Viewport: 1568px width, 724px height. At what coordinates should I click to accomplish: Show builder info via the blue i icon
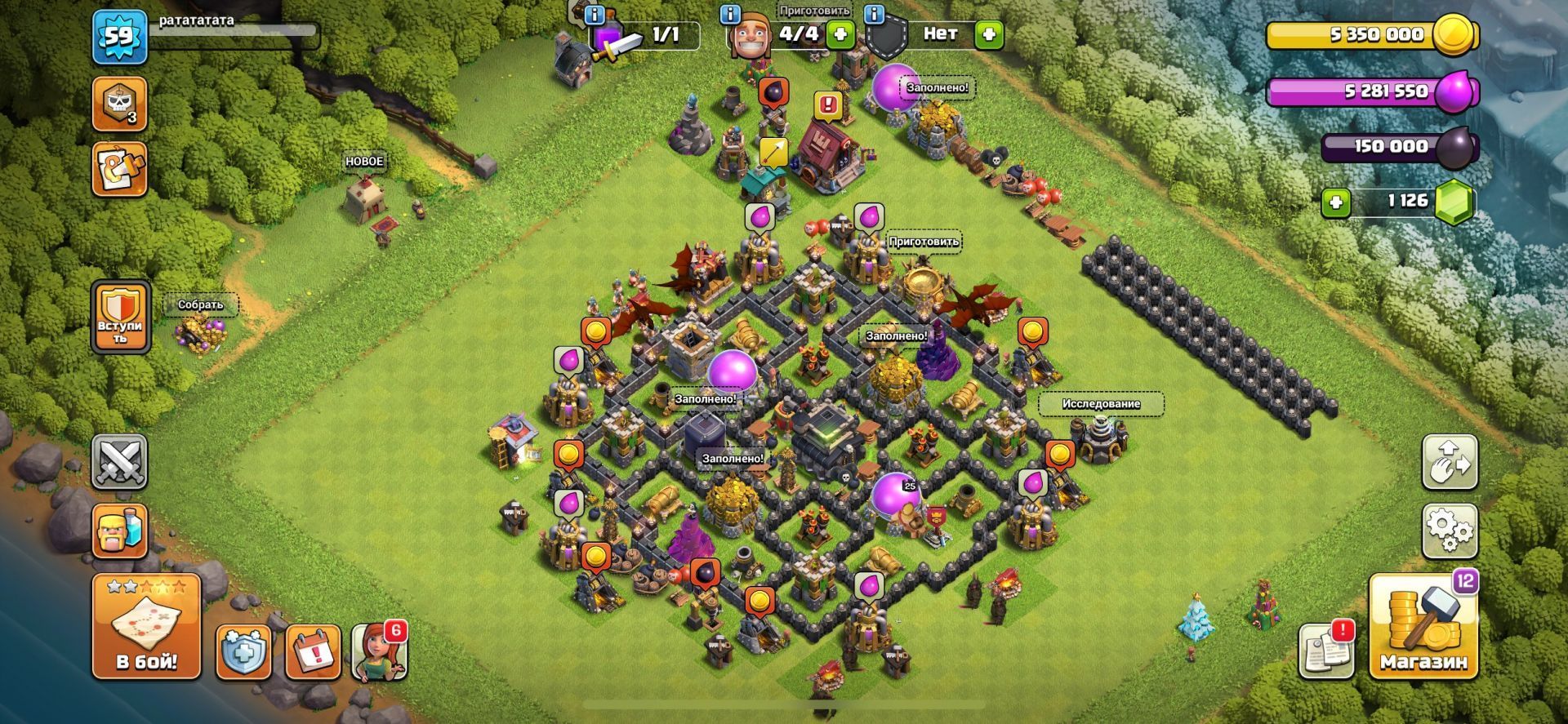[x=730, y=14]
